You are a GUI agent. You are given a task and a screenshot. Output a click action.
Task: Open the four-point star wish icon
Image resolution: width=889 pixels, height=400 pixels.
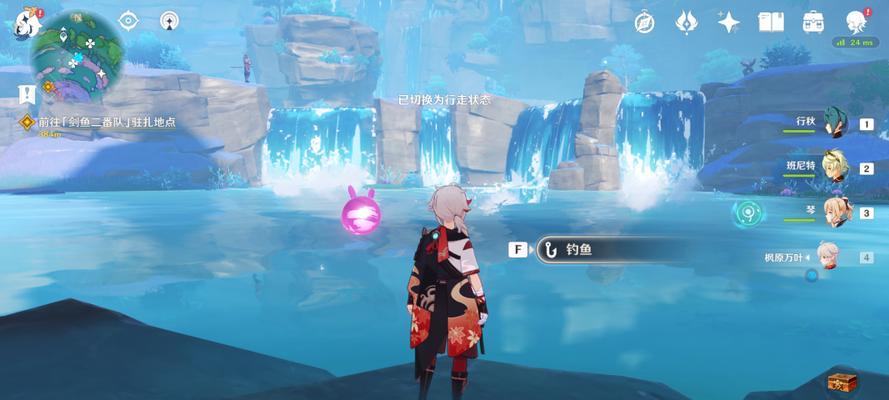729,21
